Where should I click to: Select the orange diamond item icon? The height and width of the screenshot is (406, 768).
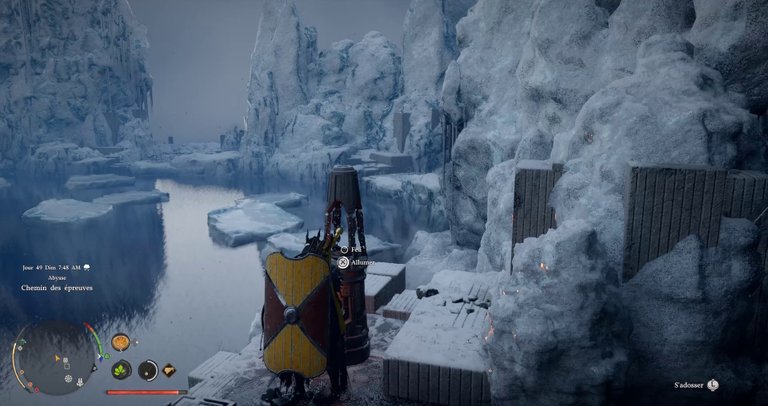click(x=169, y=370)
